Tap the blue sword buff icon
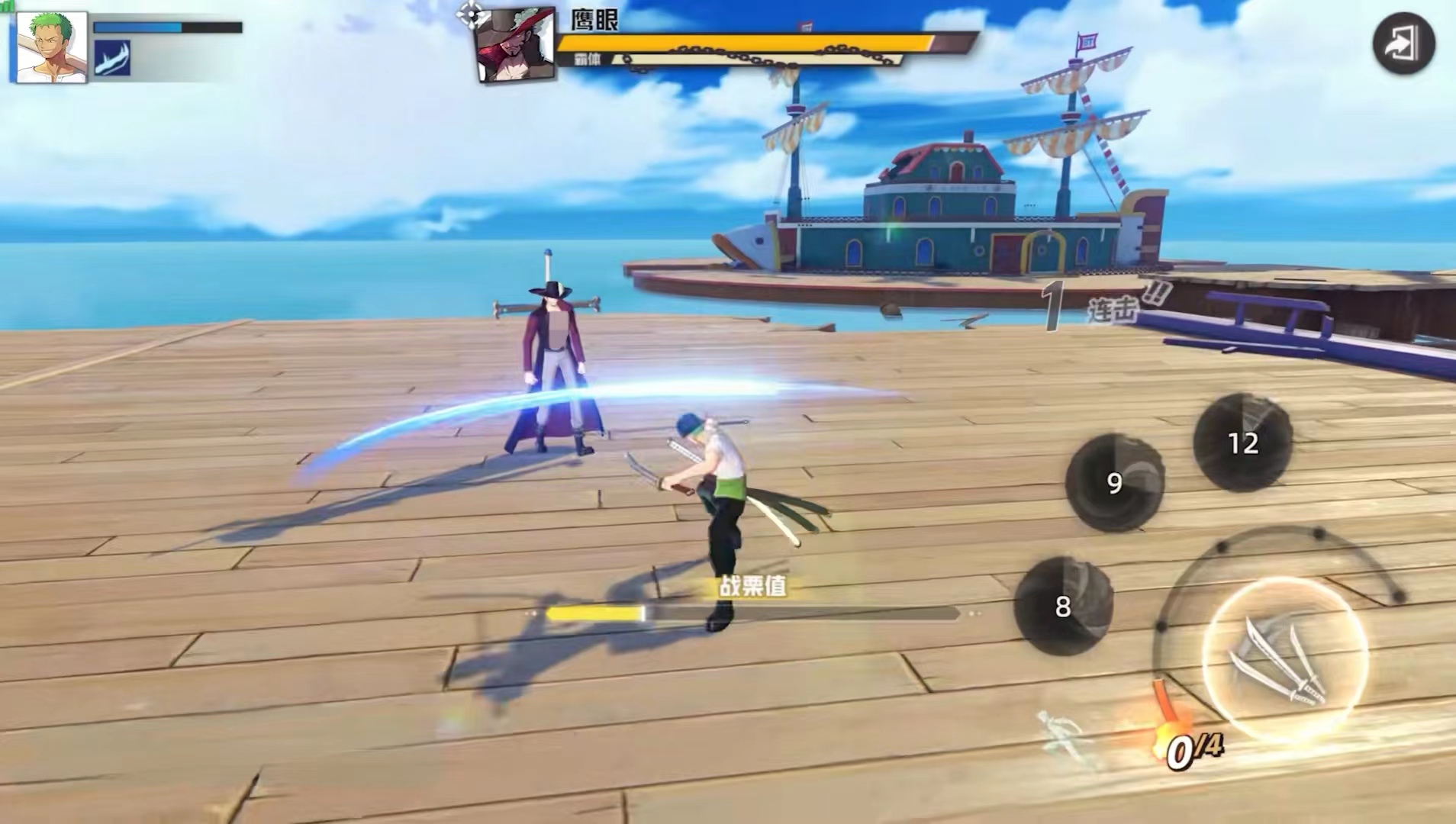The image size is (1456, 824). point(112,59)
